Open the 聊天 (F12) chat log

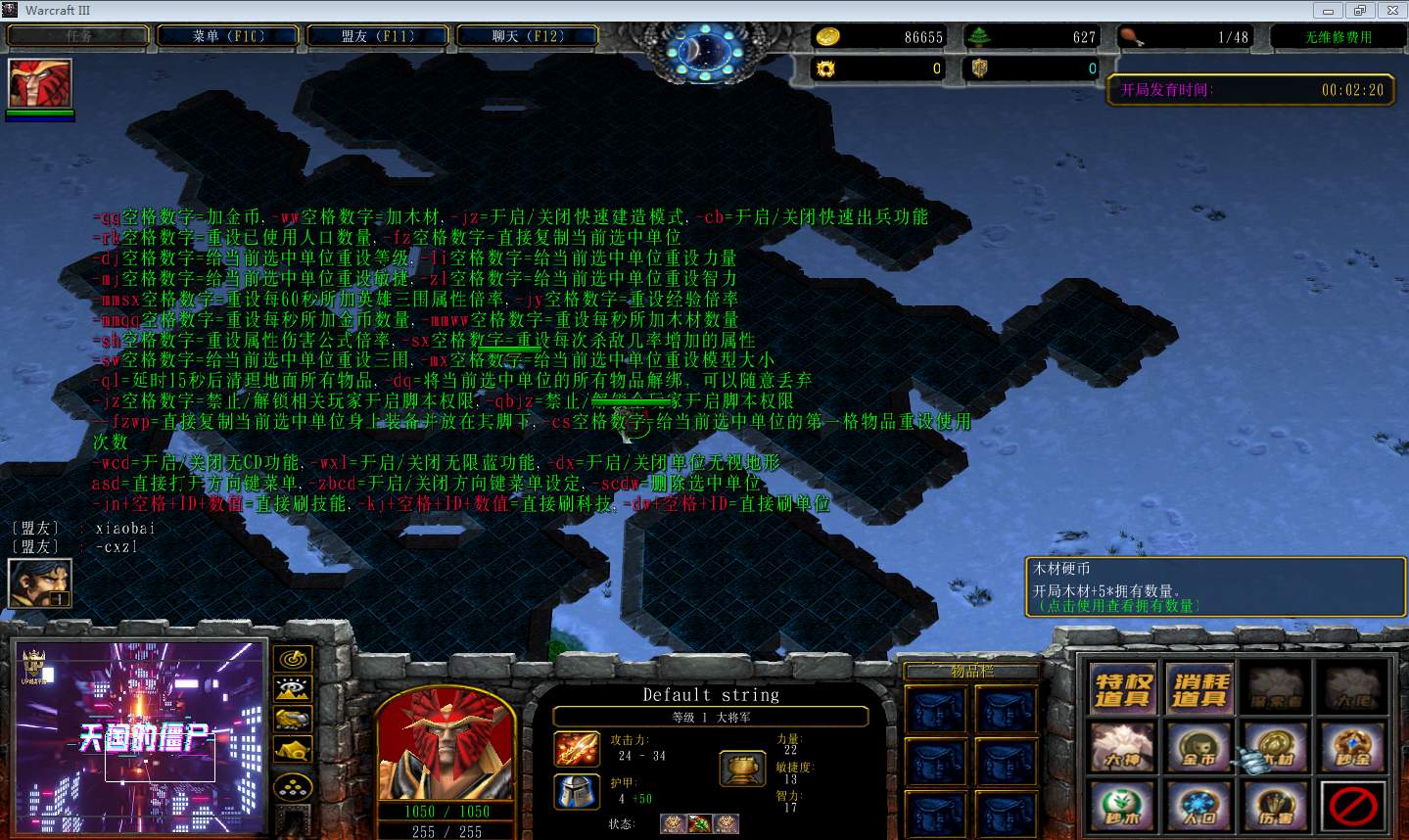click(528, 36)
